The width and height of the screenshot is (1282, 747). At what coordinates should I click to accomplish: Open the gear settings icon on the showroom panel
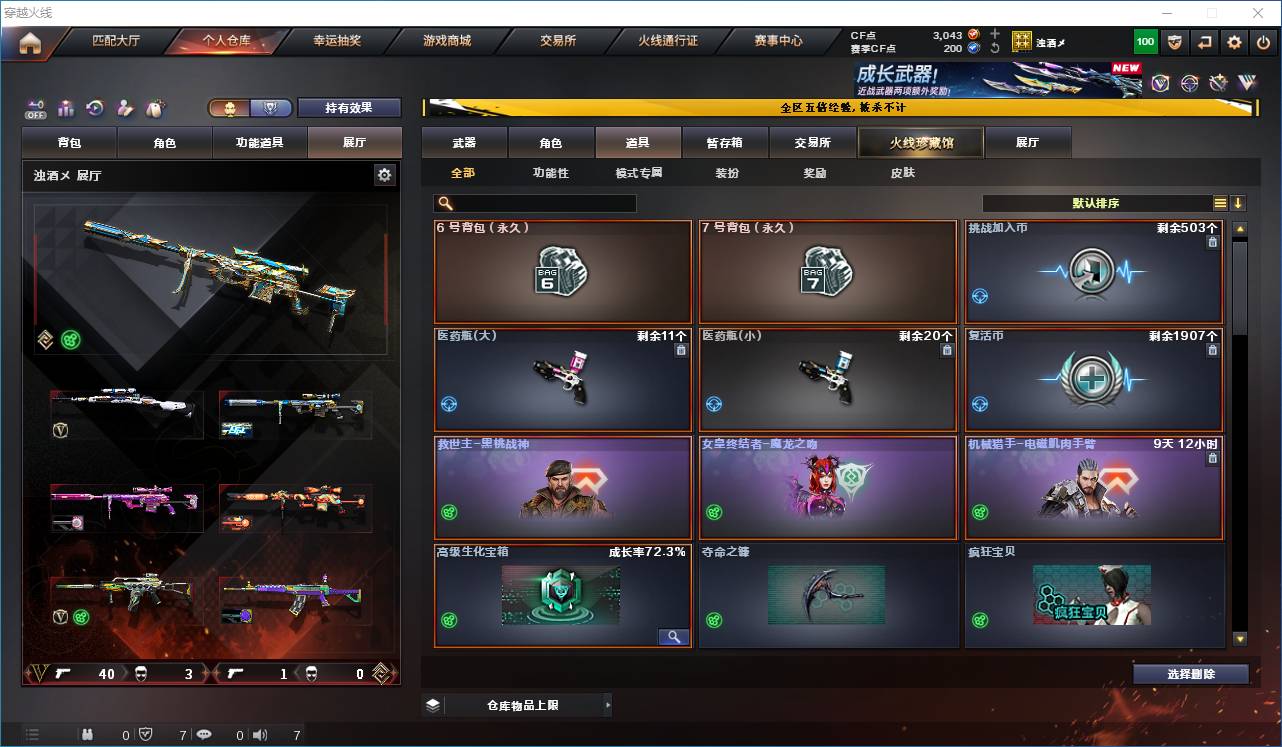point(385,174)
